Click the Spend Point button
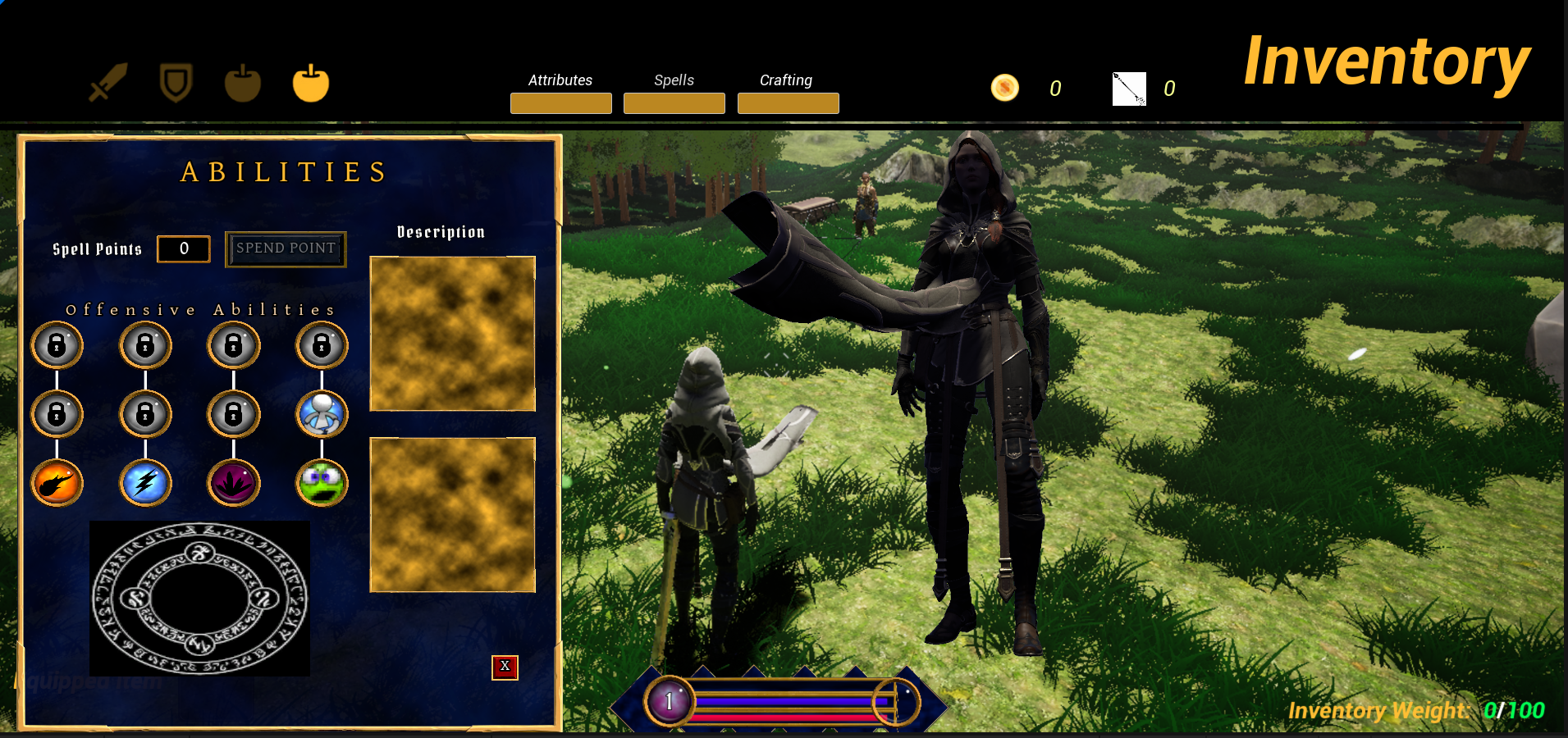The height and width of the screenshot is (738, 1568). tap(286, 248)
